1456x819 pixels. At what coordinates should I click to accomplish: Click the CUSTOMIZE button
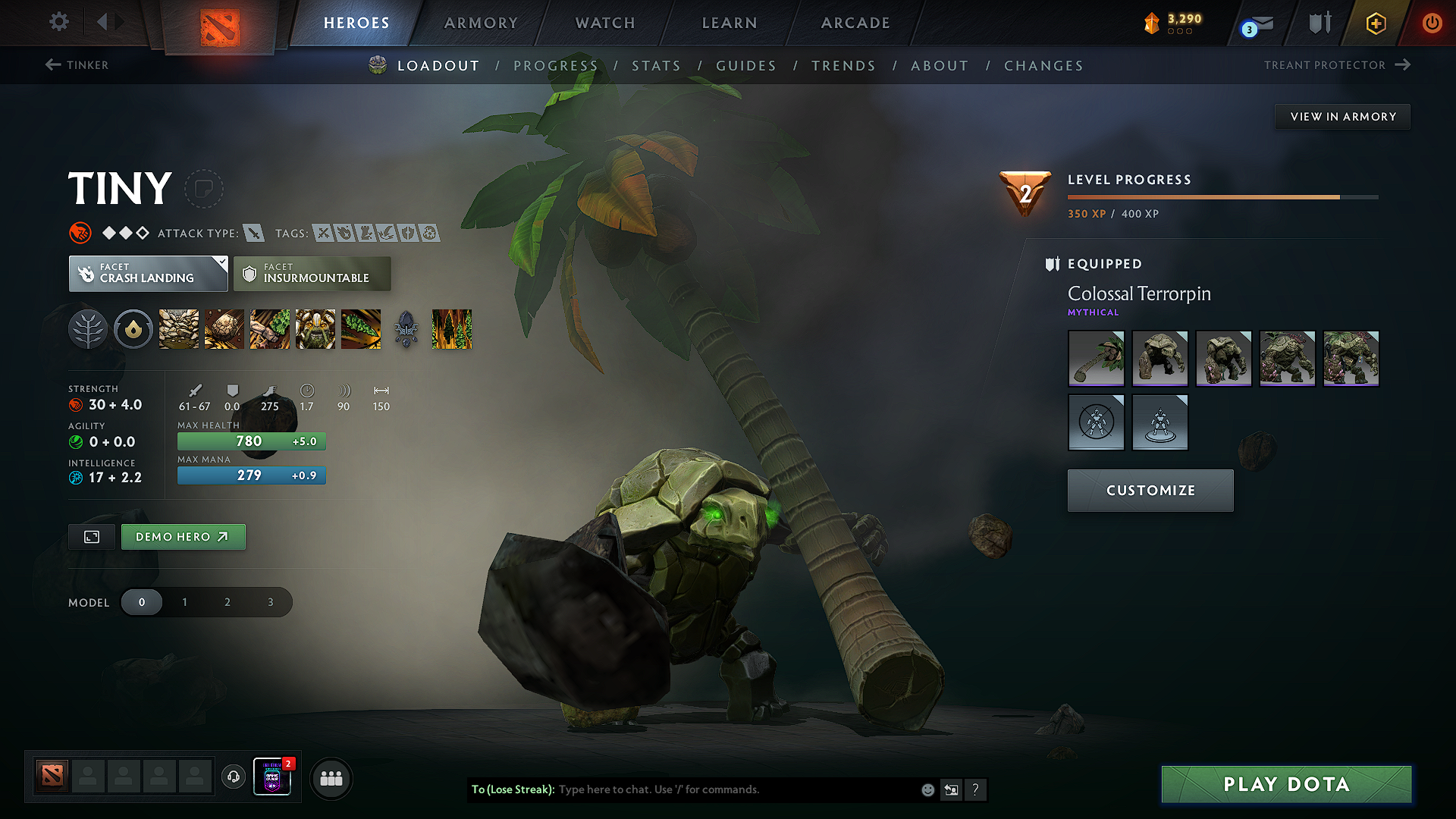pos(1150,490)
